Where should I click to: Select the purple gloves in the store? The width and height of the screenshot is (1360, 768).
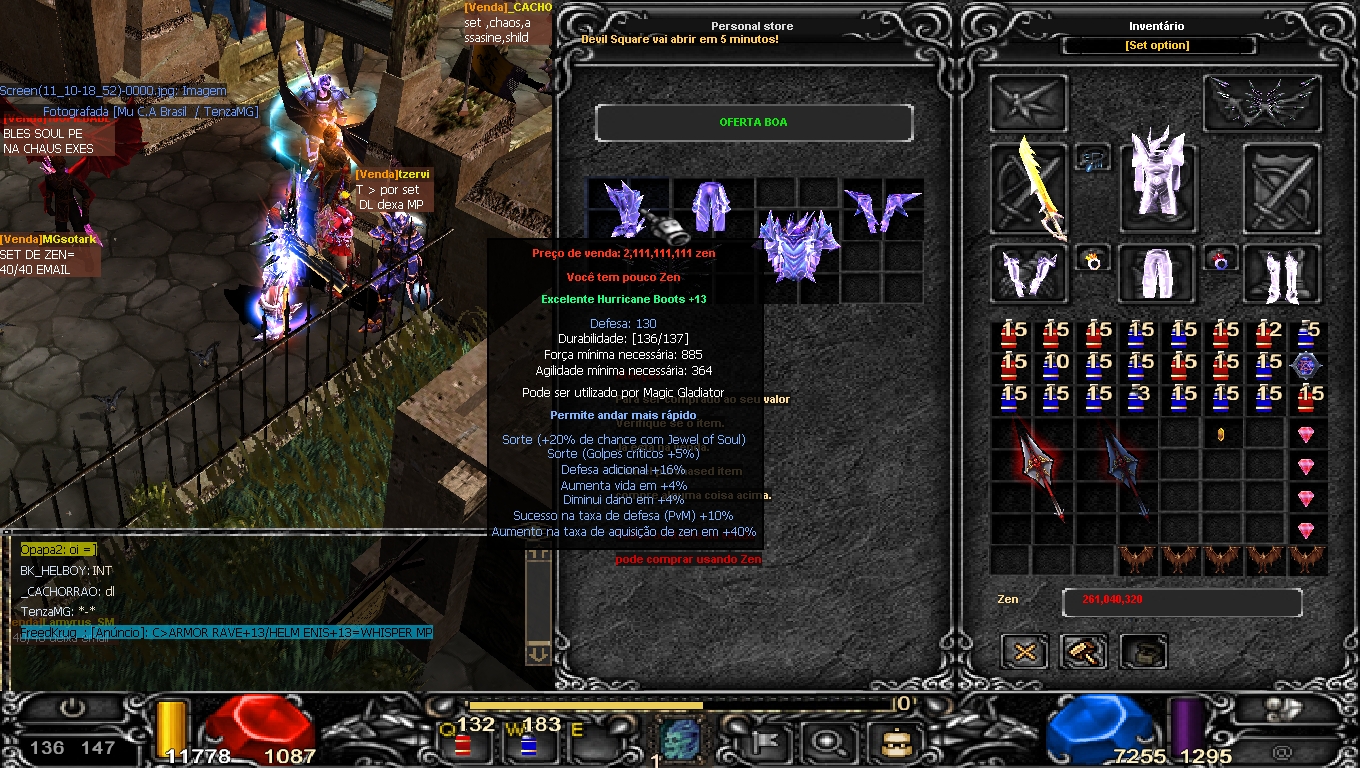(882, 207)
